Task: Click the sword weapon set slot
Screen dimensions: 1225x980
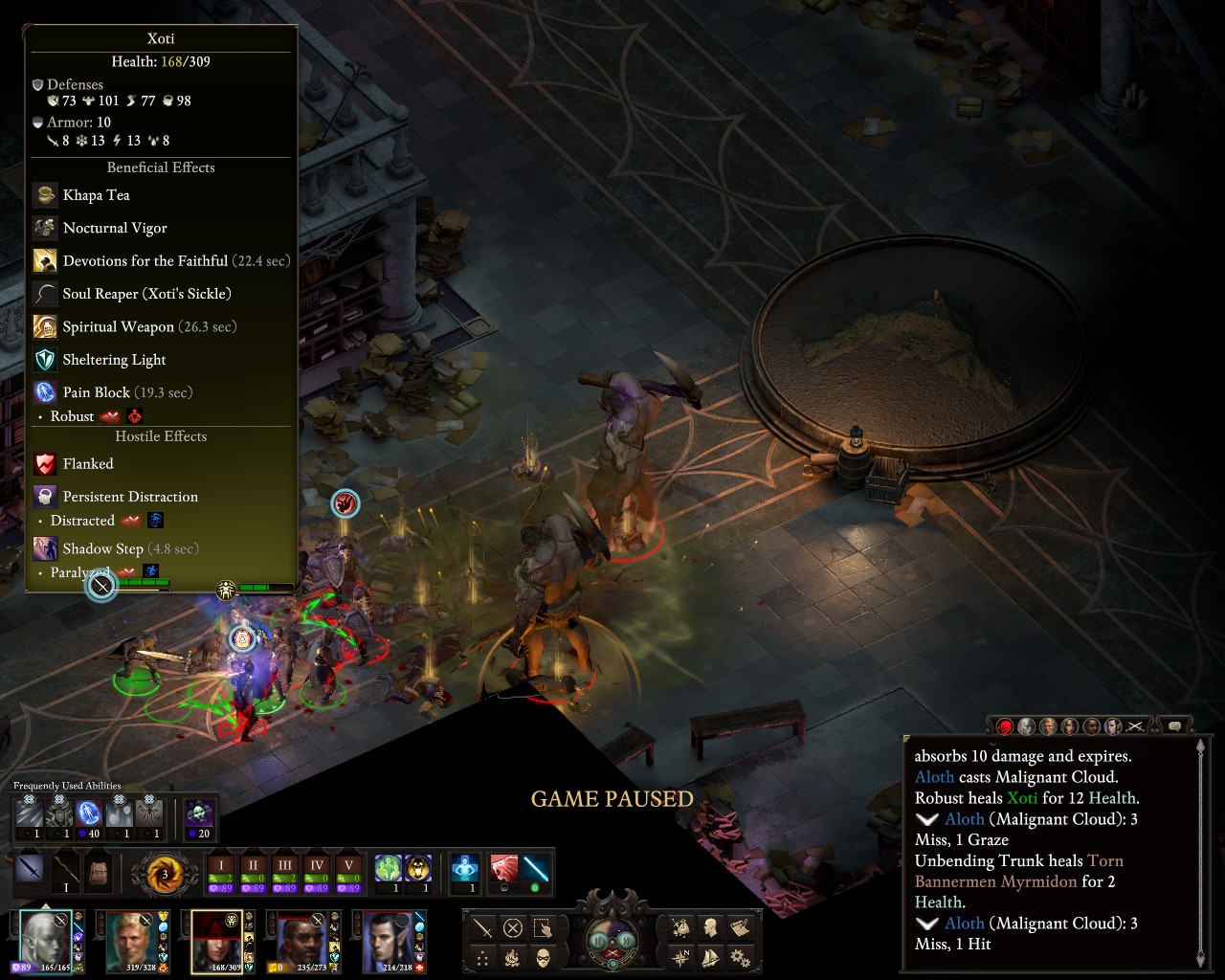Action: click(30, 871)
